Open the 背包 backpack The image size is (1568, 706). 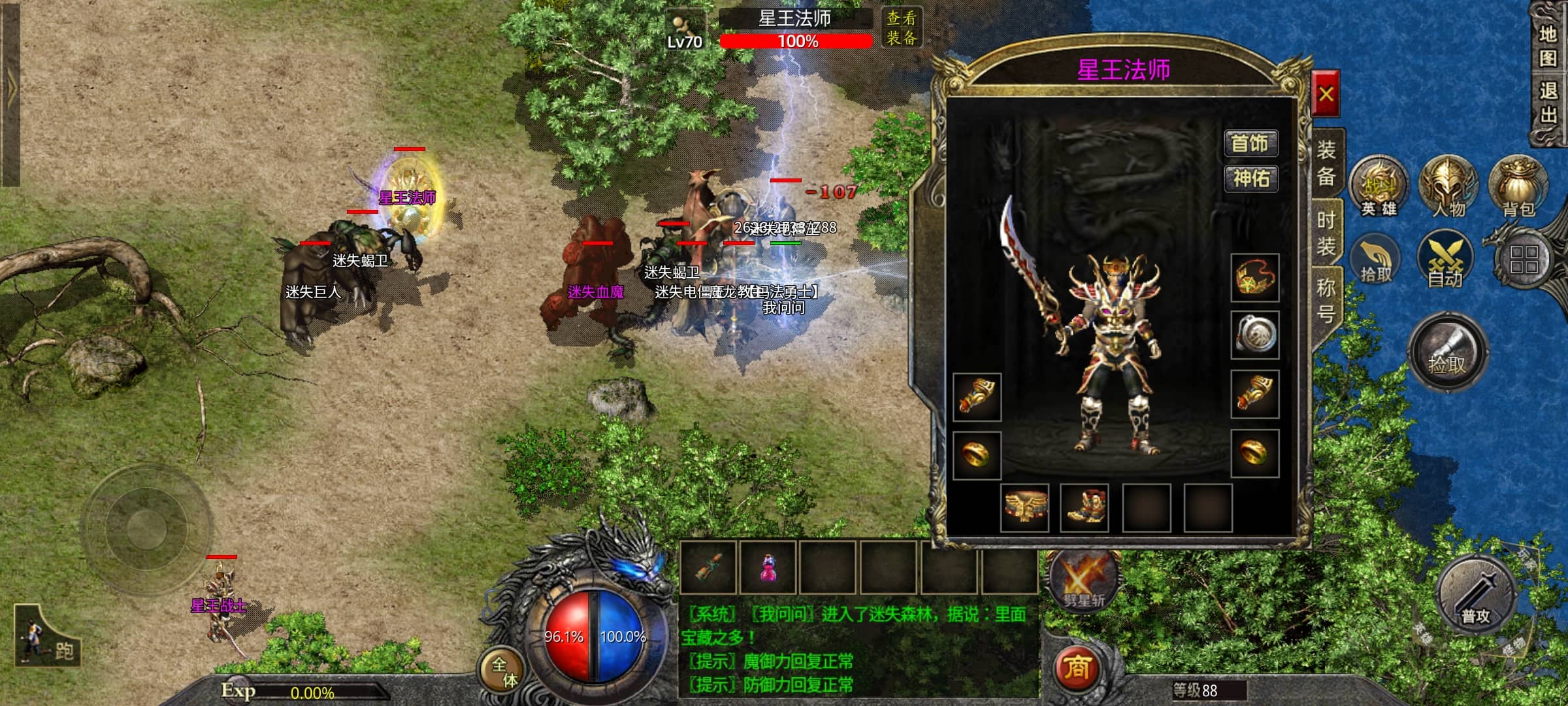[x=1518, y=188]
